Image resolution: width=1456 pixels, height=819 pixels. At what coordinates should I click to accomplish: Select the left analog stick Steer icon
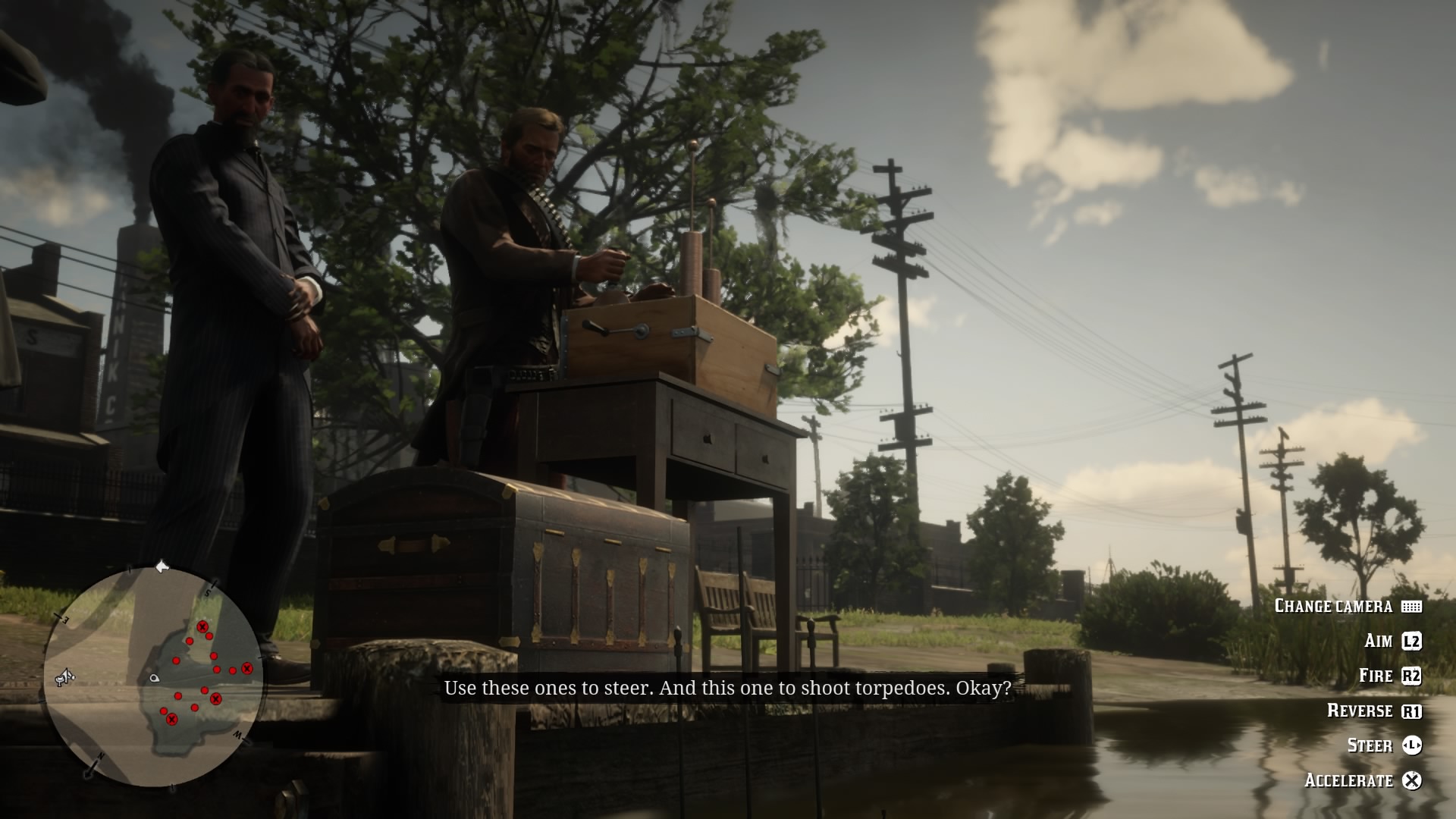coord(1412,746)
